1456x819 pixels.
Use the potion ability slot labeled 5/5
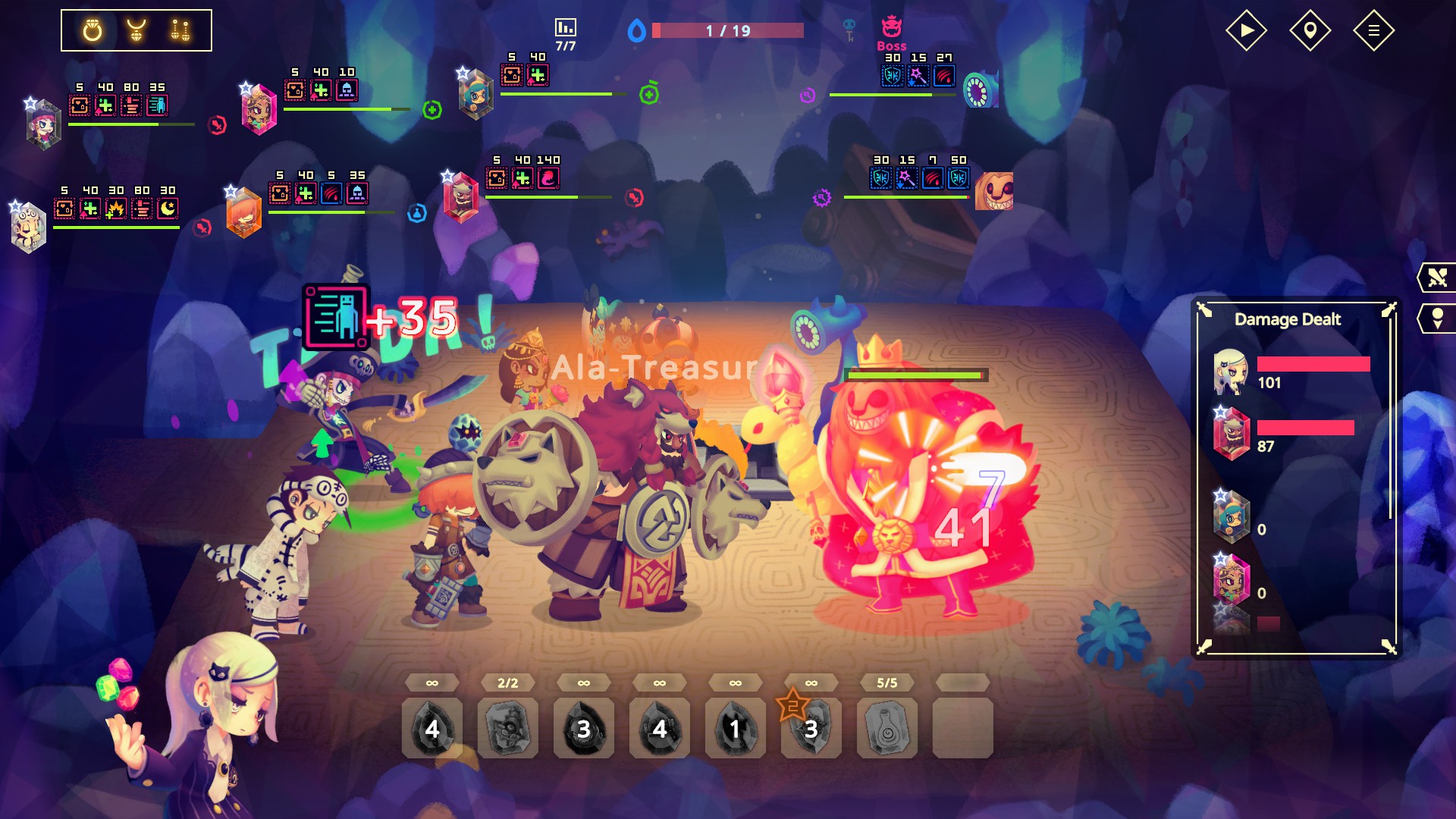pyautogui.click(x=886, y=729)
